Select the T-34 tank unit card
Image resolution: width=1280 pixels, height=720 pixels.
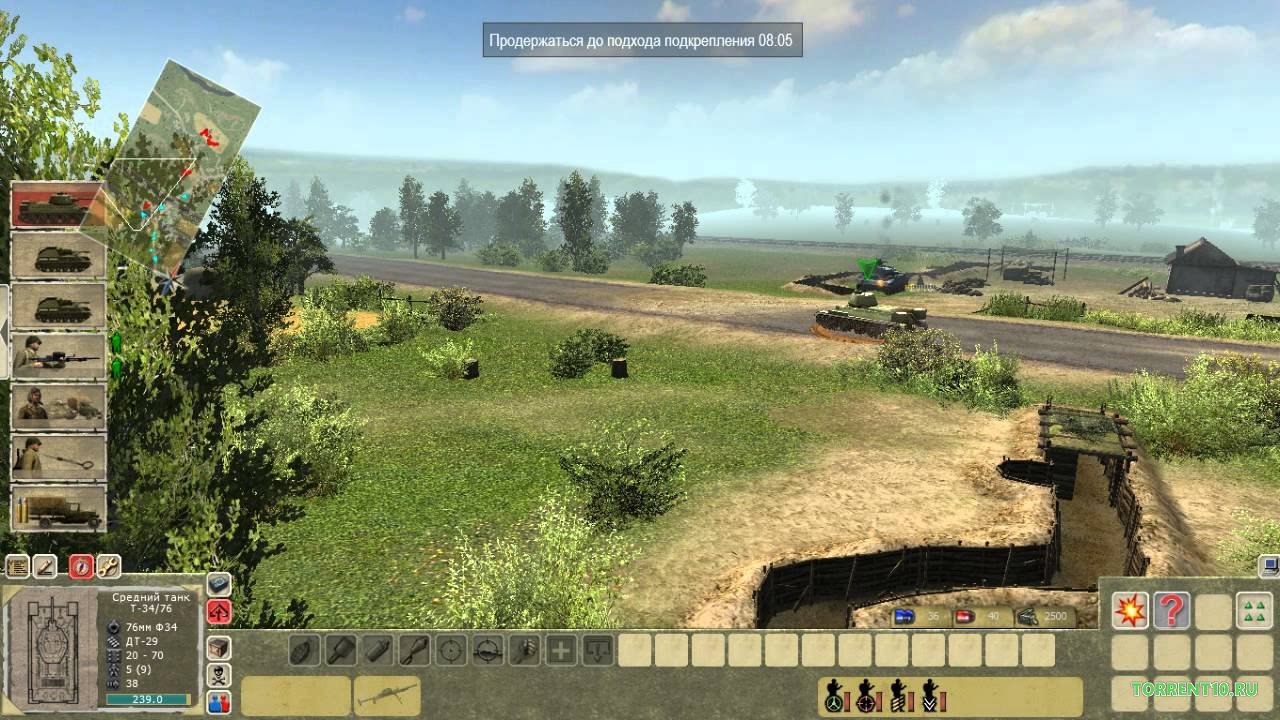click(57, 205)
